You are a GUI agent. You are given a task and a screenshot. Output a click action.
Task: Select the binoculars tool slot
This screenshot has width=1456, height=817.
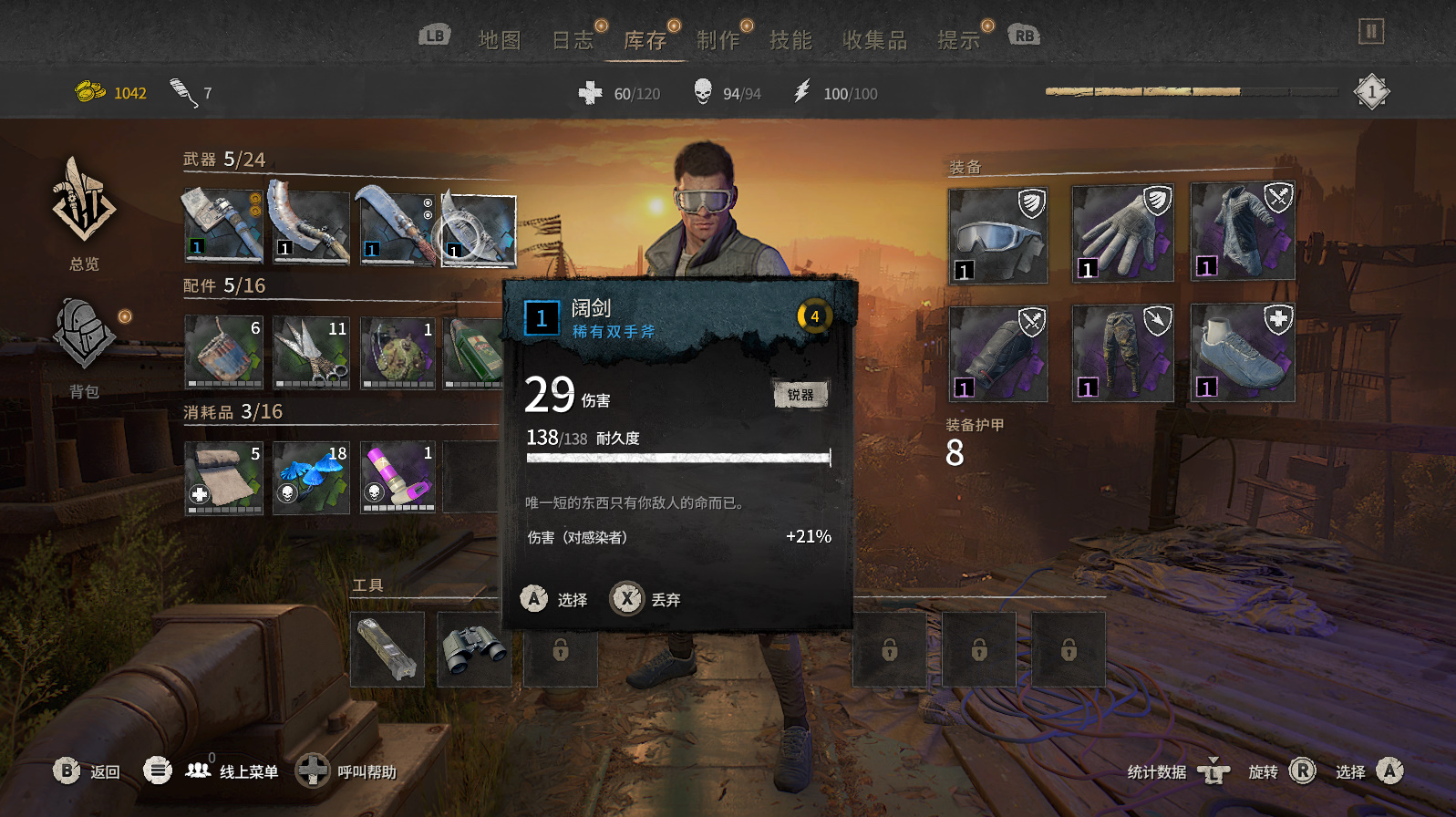pyautogui.click(x=474, y=648)
